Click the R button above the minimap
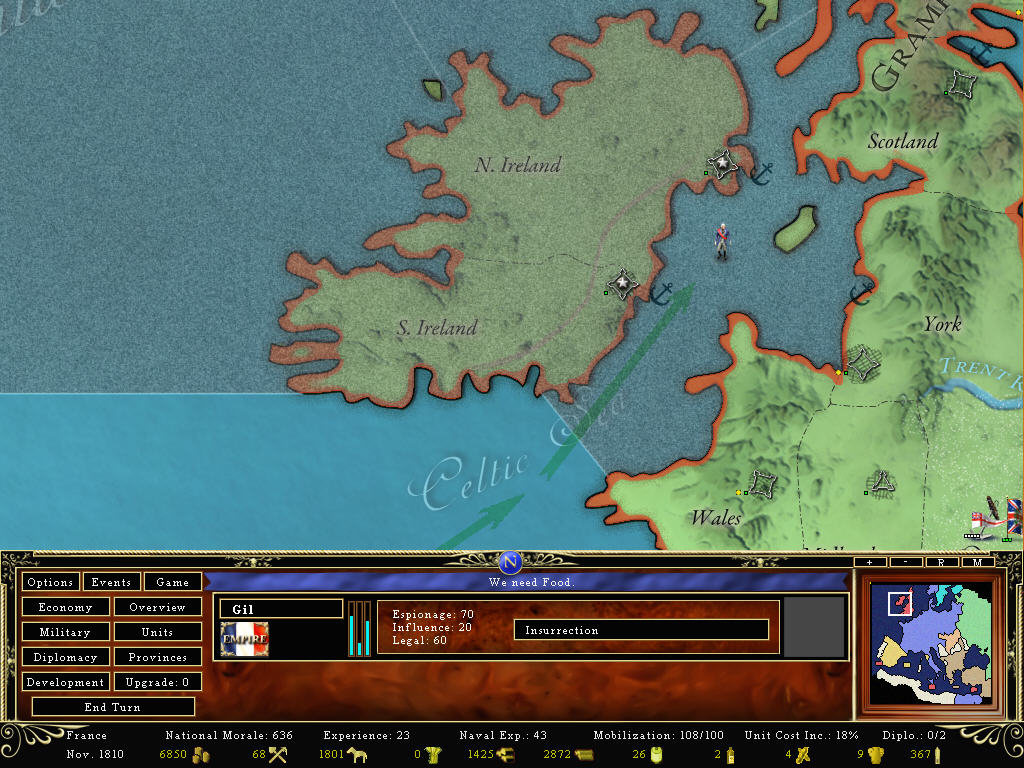1024x768 pixels. point(942,562)
